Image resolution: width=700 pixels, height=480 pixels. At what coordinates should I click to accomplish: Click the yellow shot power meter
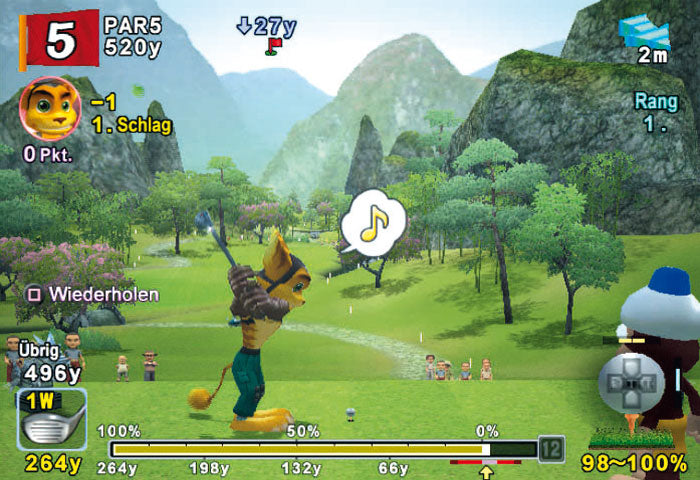300,449
